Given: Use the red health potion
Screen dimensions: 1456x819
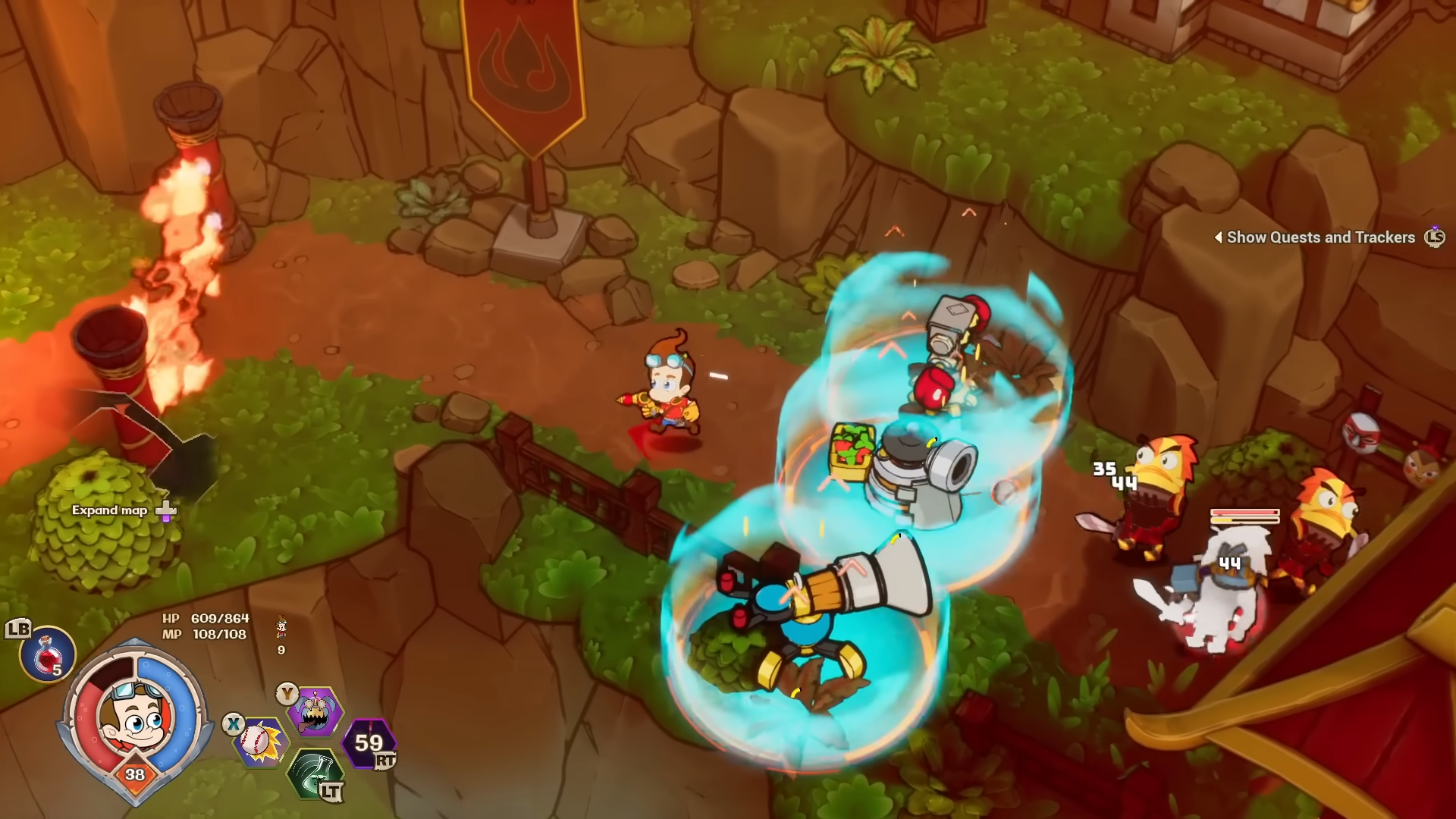Looking at the screenshot, I should pos(48,653).
